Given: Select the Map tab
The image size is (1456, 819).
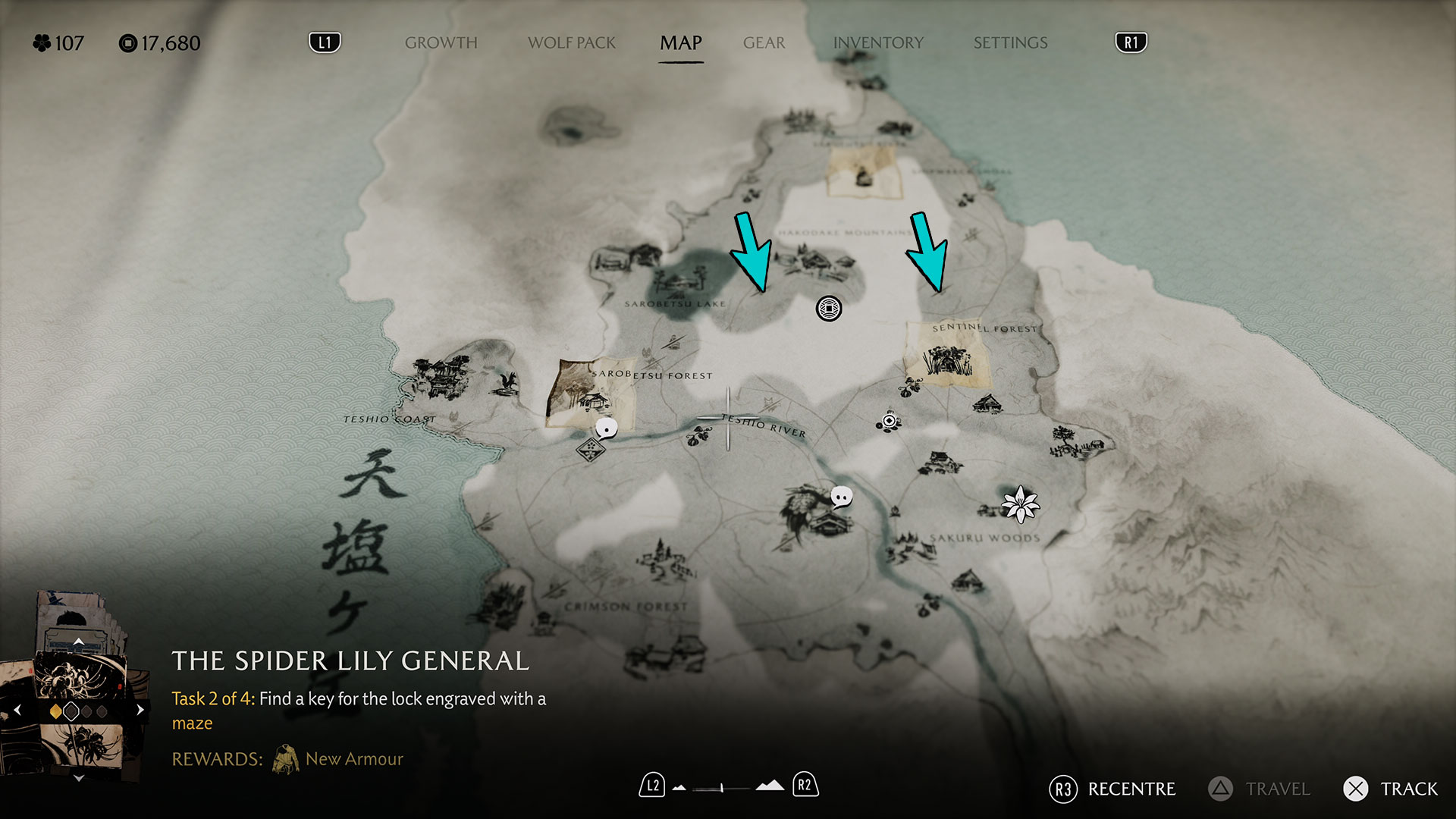Looking at the screenshot, I should point(680,43).
